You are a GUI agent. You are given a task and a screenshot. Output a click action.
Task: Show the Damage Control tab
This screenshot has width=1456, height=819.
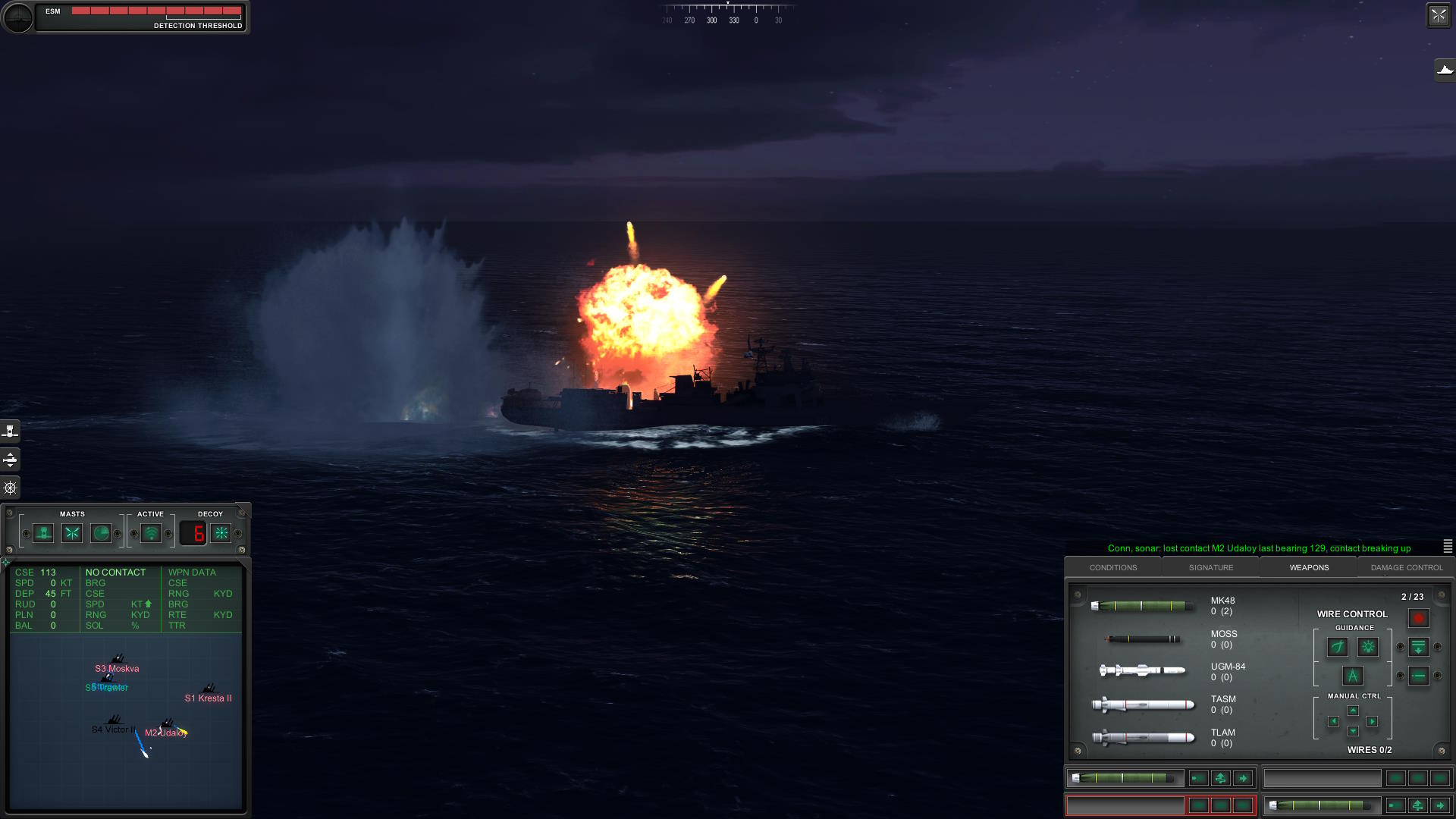[x=1406, y=567]
